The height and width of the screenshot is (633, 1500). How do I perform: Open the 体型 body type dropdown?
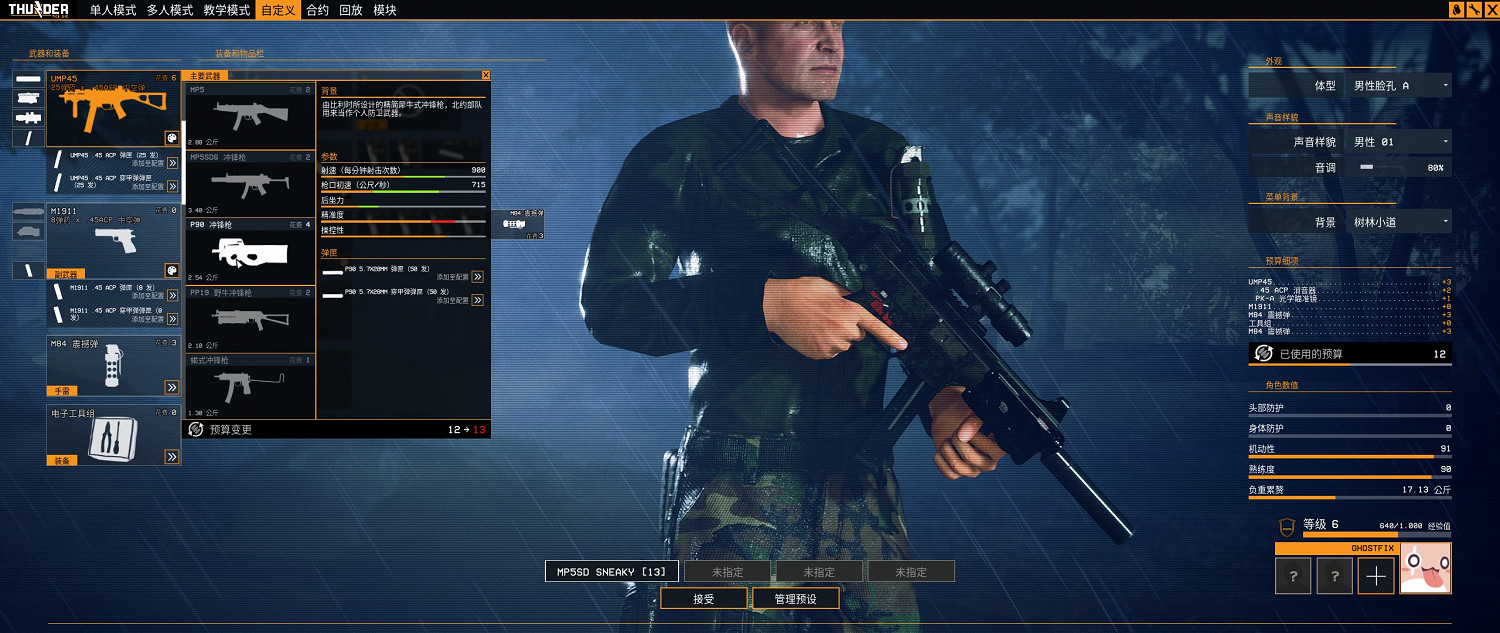click(x=1398, y=86)
